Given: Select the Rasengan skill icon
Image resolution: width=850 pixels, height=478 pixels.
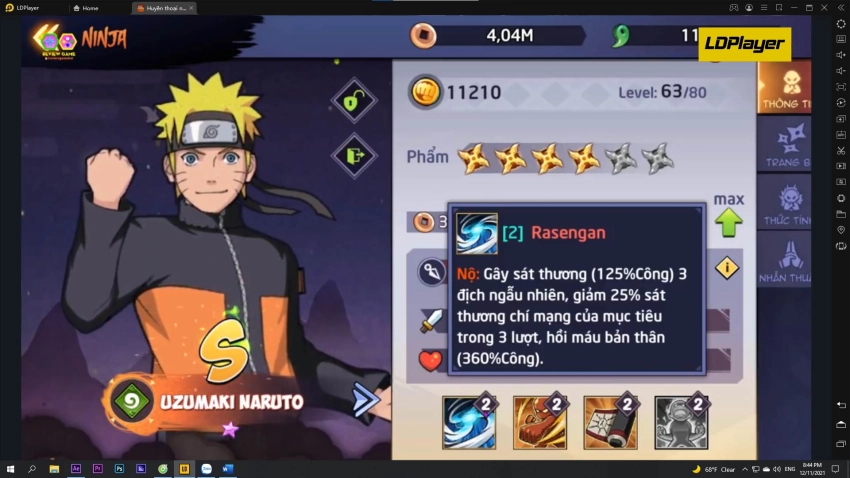Looking at the screenshot, I should coord(469,422).
